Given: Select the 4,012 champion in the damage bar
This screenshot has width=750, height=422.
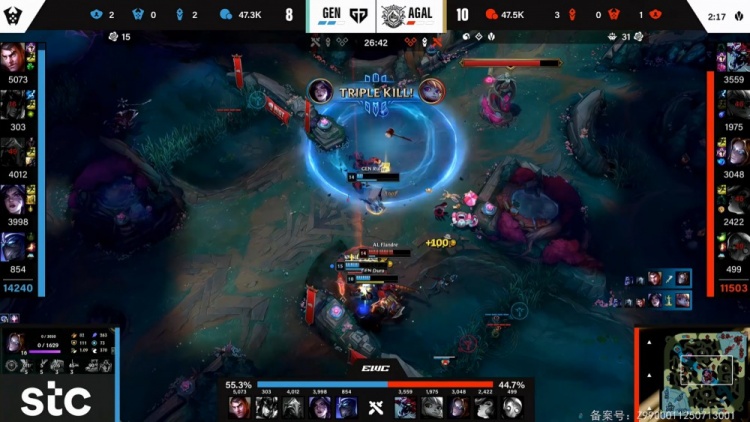Looking at the screenshot, I should click(x=293, y=407).
